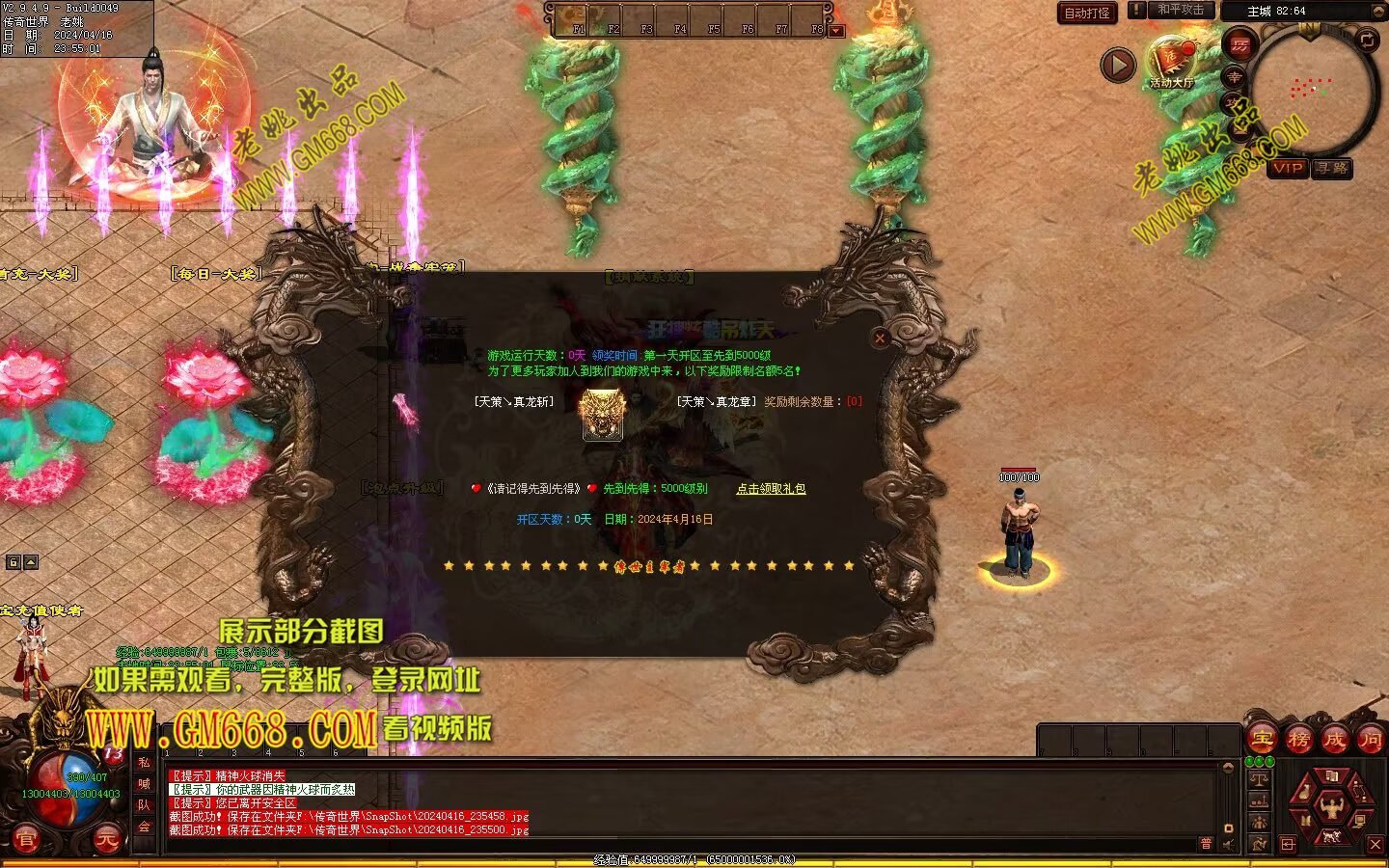Select the 喊 shout chat channel
This screenshot has width=1389, height=868.
[x=144, y=783]
